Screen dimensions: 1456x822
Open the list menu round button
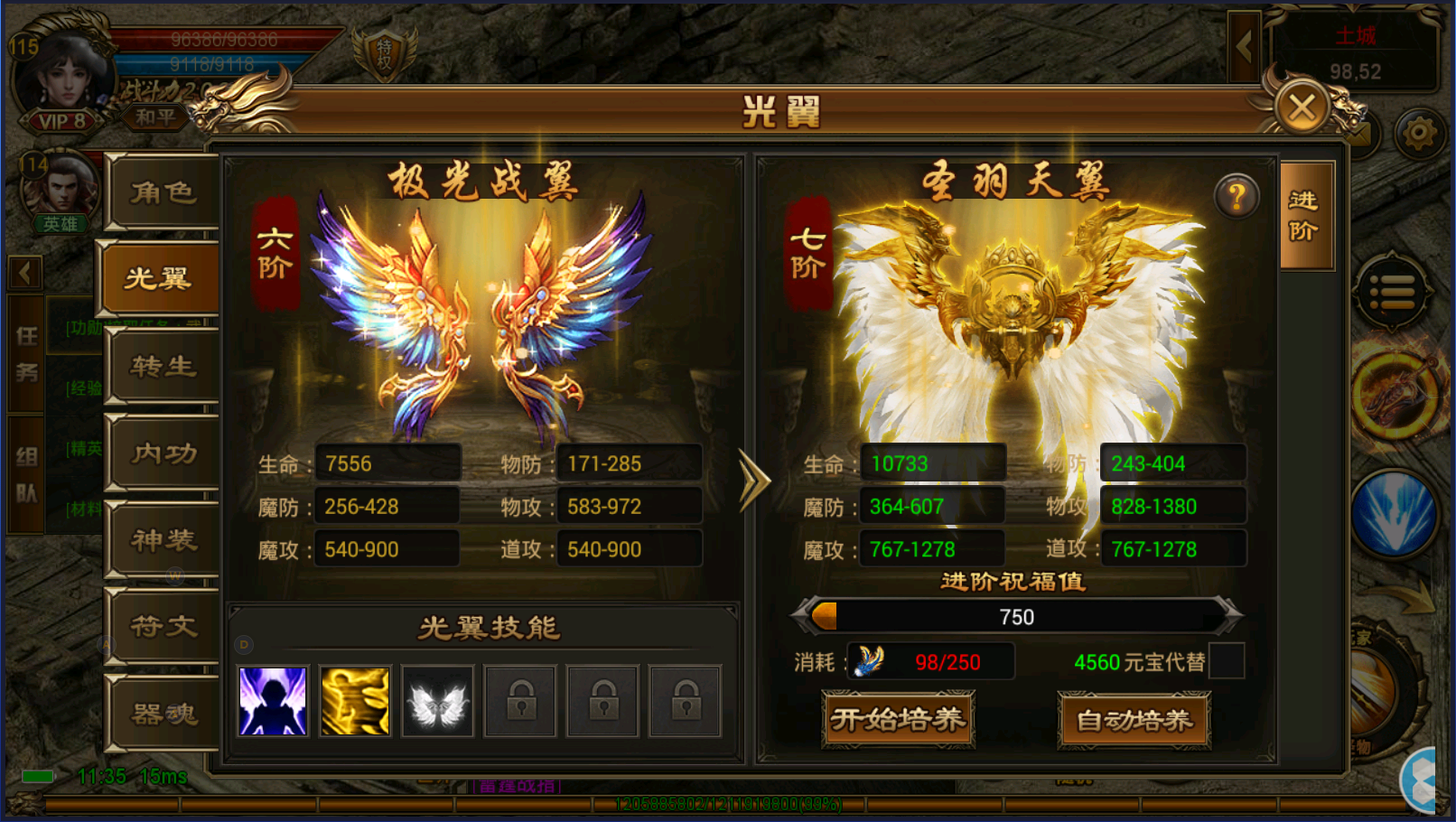coord(1392,292)
